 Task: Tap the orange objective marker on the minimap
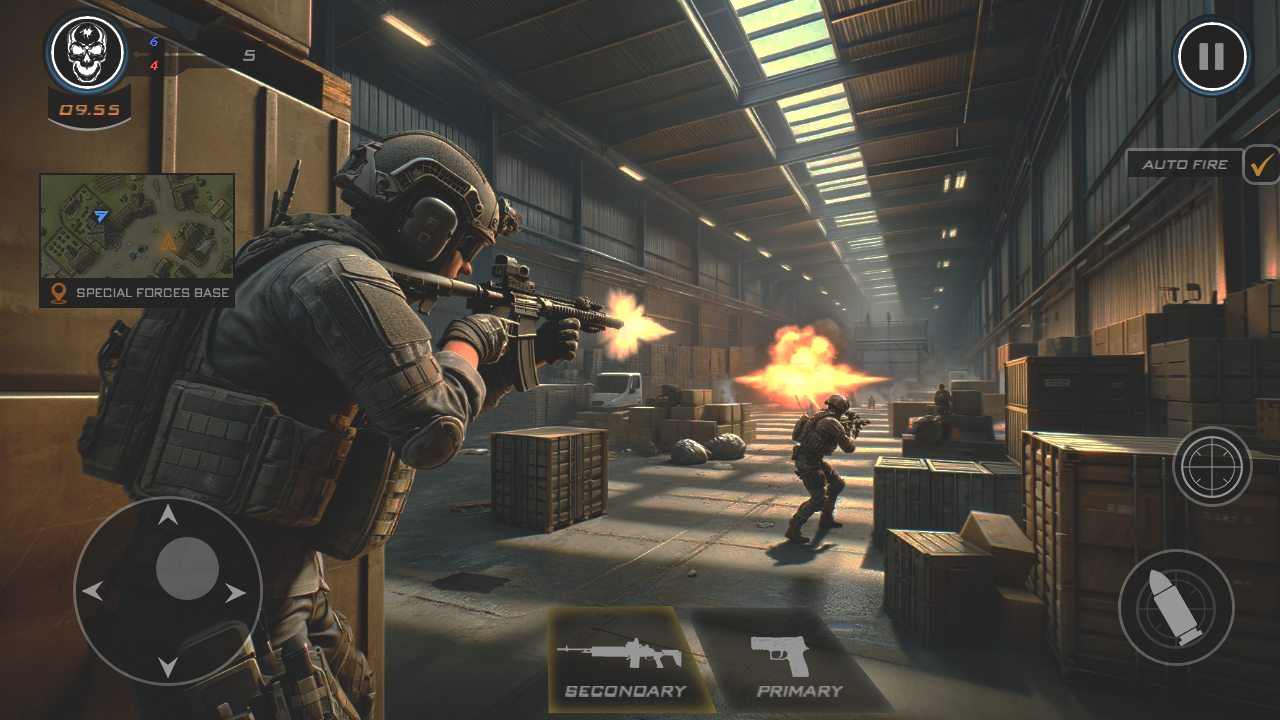pyautogui.click(x=168, y=240)
